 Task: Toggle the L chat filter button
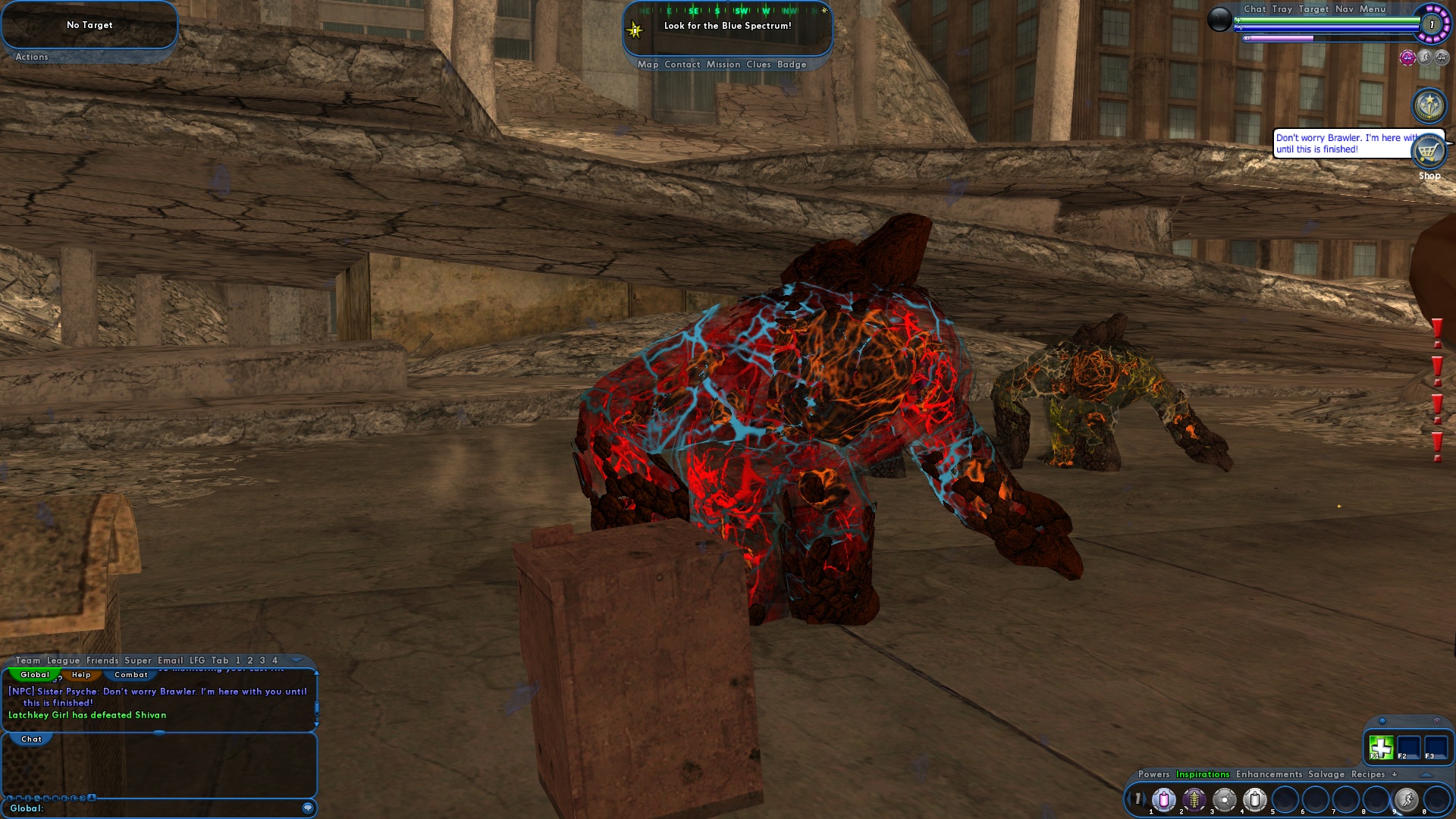(9, 798)
